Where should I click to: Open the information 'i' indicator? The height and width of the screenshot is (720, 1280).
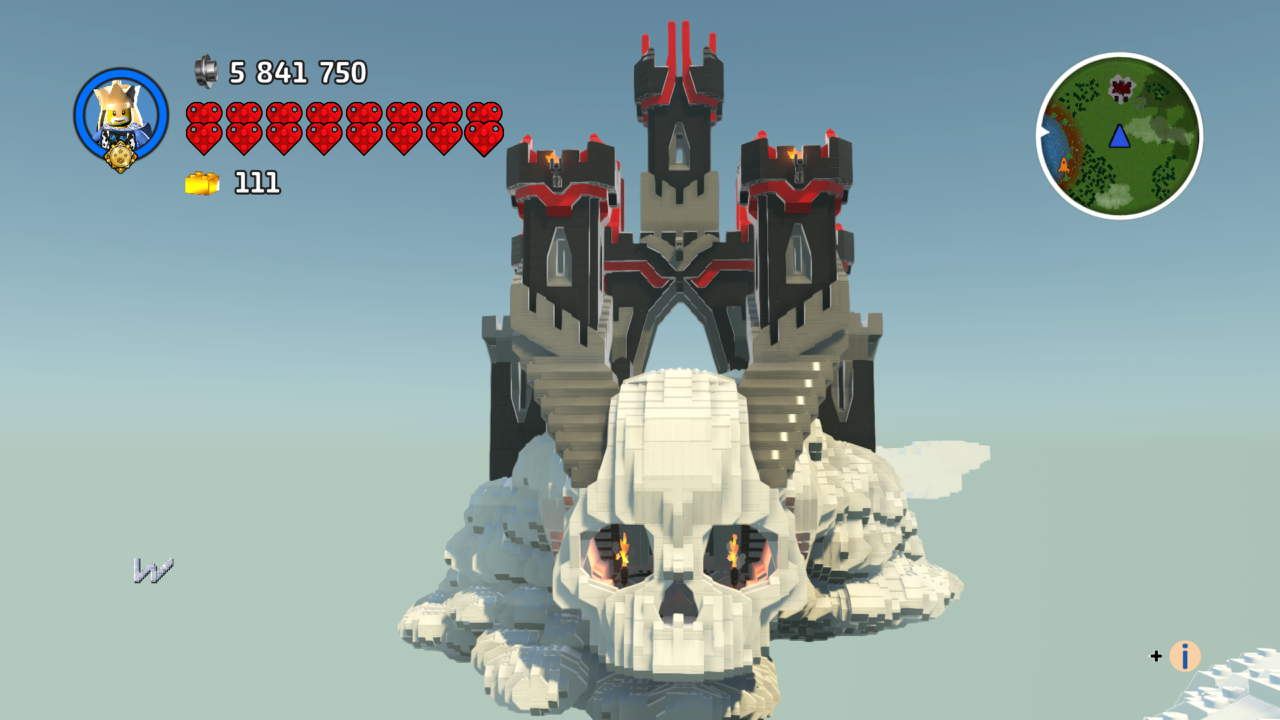pos(1183,657)
